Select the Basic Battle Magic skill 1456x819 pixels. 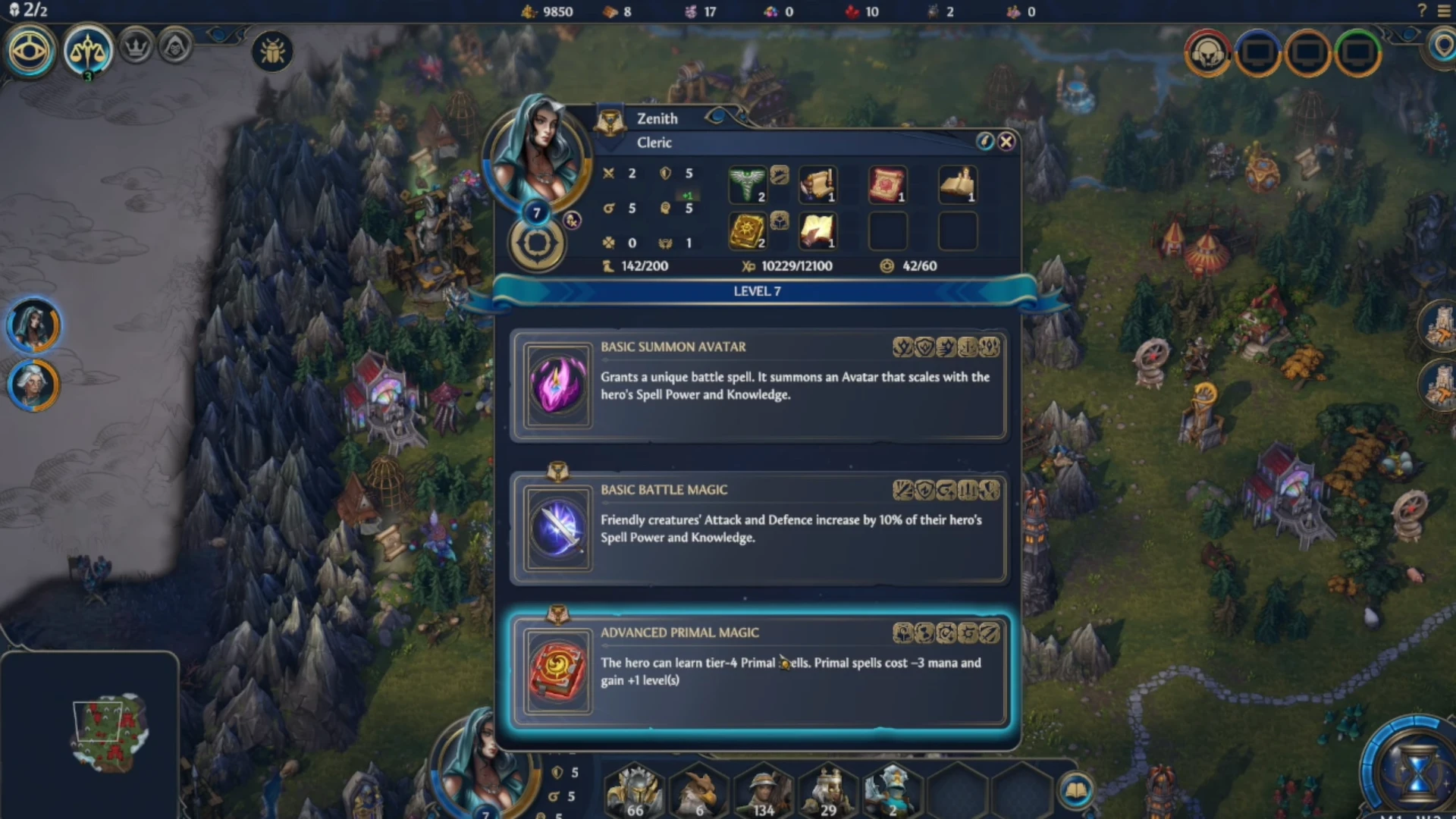click(x=758, y=528)
